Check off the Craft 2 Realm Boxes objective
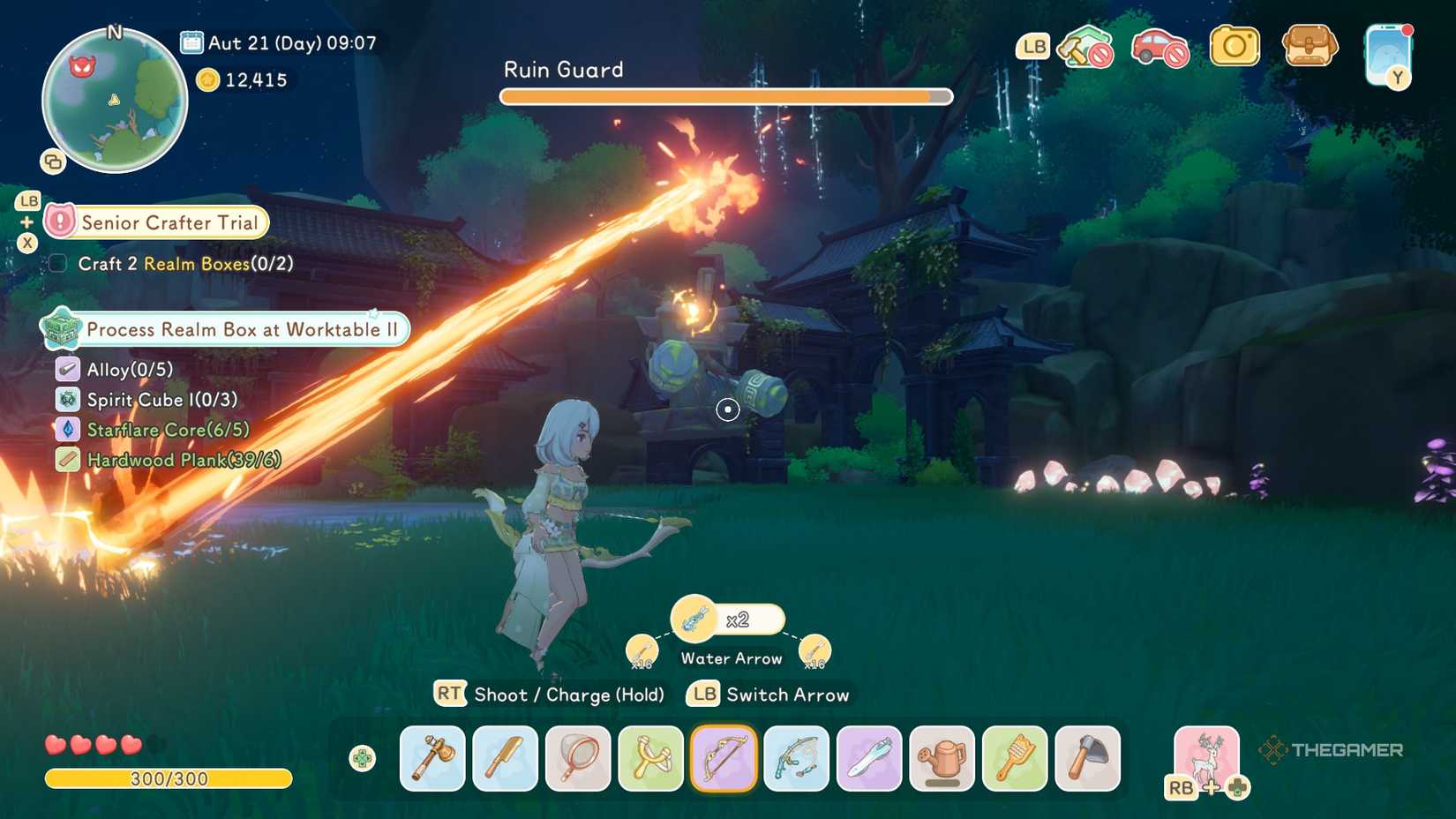1456x819 pixels. coord(57,262)
